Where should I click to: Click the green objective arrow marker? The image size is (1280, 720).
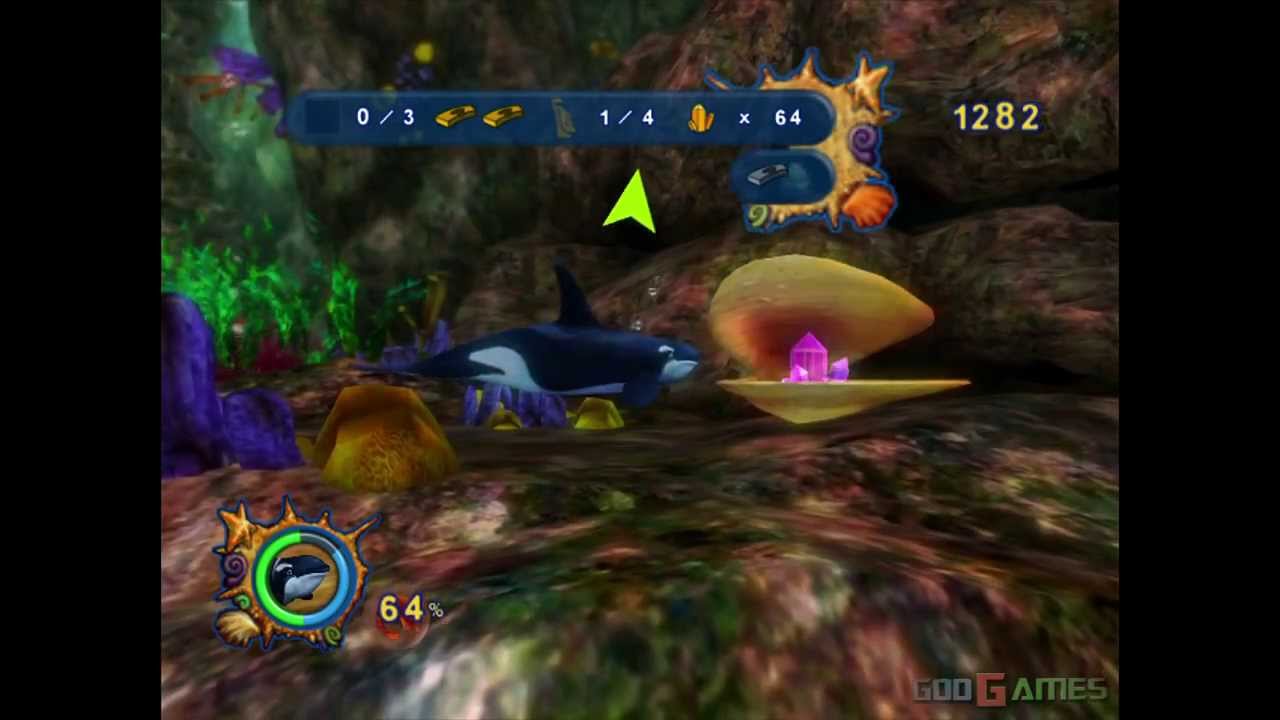[633, 203]
